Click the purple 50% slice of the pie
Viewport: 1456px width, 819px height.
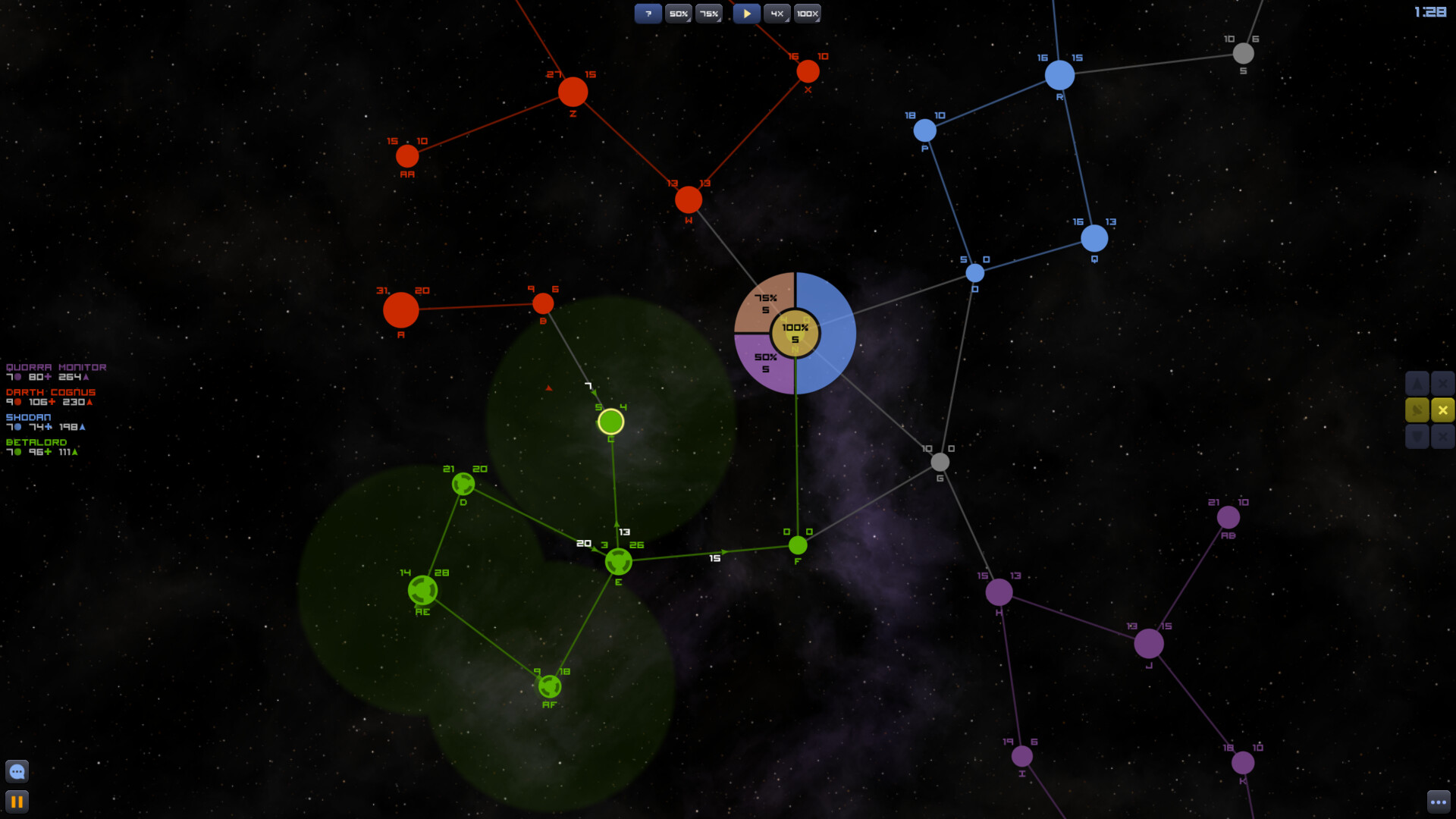point(765,362)
